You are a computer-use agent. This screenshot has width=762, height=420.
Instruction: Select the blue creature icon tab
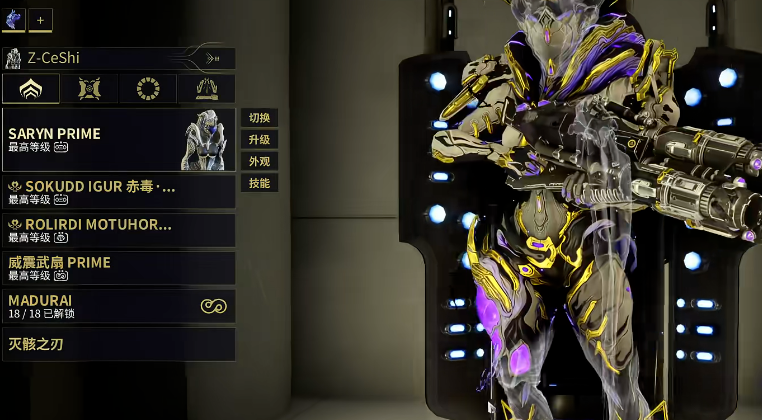pyautogui.click(x=14, y=19)
